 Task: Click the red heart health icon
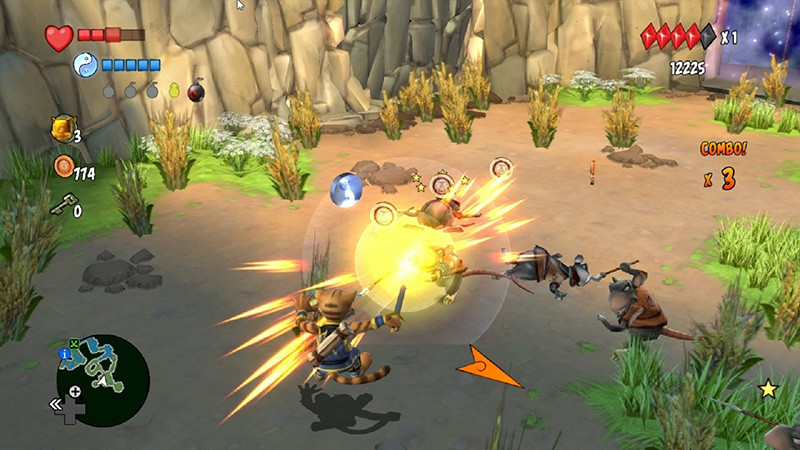[x=59, y=38]
